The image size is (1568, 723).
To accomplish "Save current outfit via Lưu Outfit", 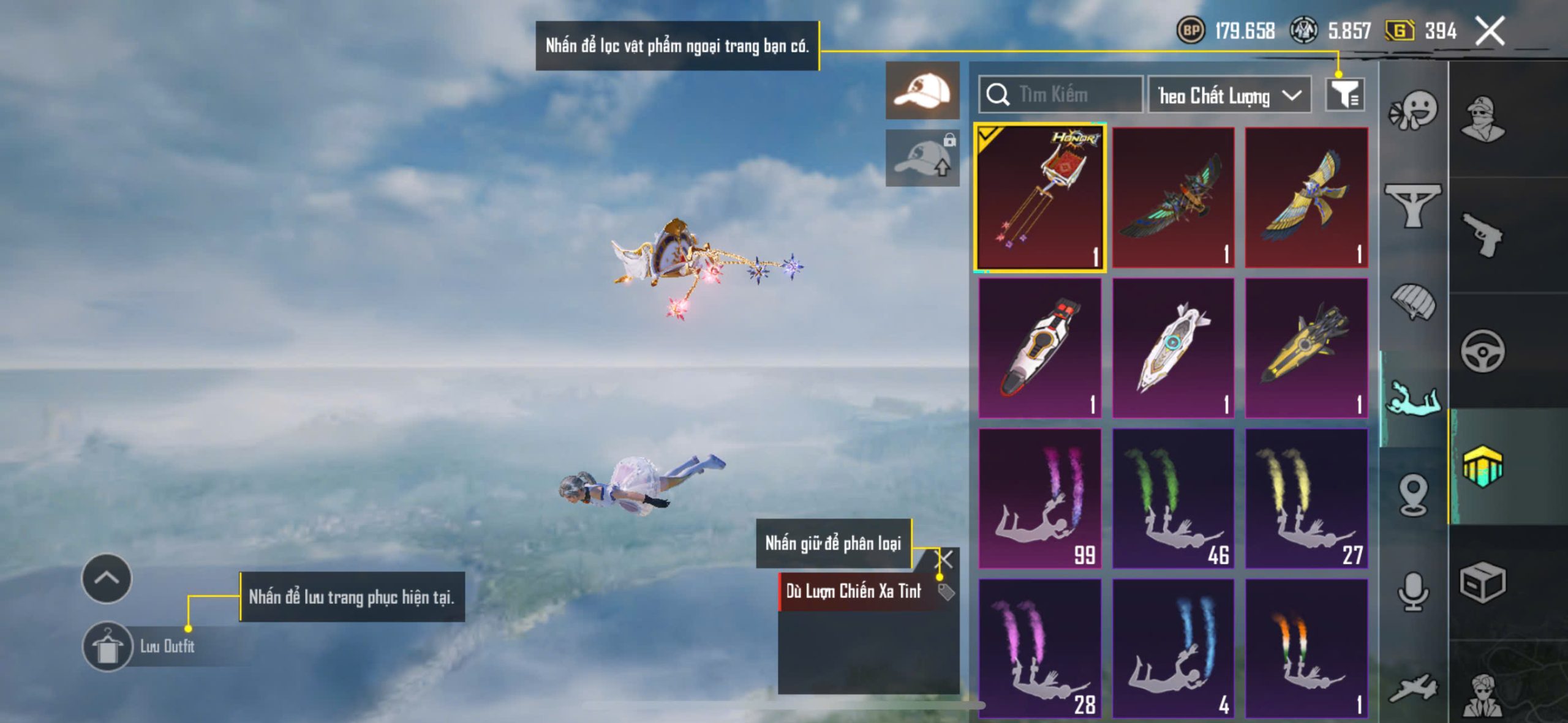I will [108, 646].
